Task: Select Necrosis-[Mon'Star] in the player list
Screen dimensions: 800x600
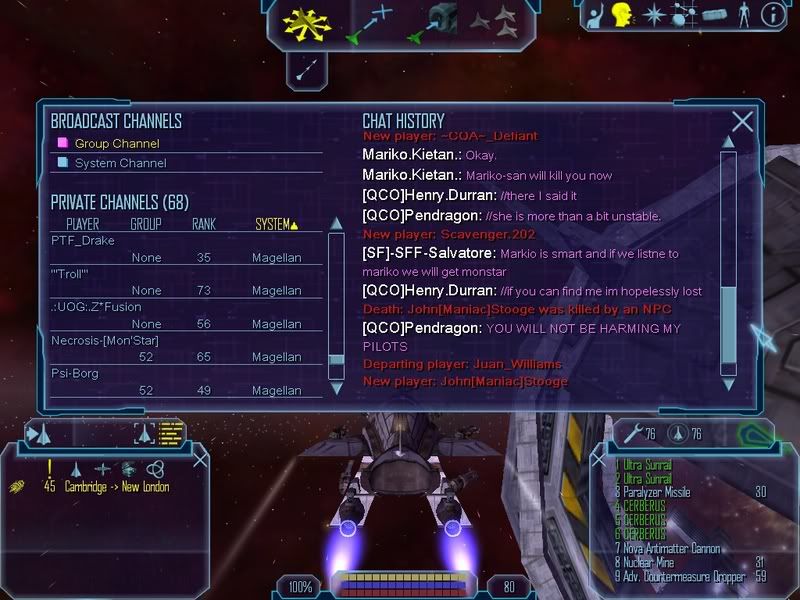Action: 103,340
